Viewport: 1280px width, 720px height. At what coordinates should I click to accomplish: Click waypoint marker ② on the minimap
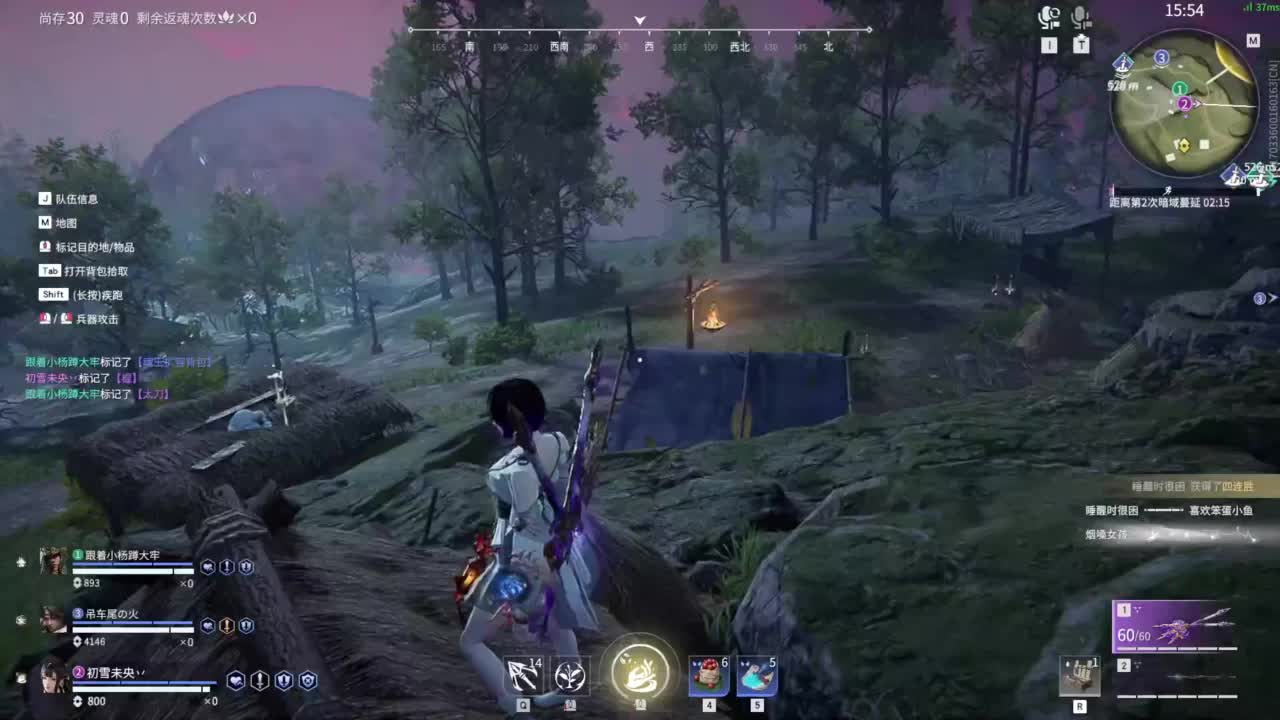(x=1184, y=104)
